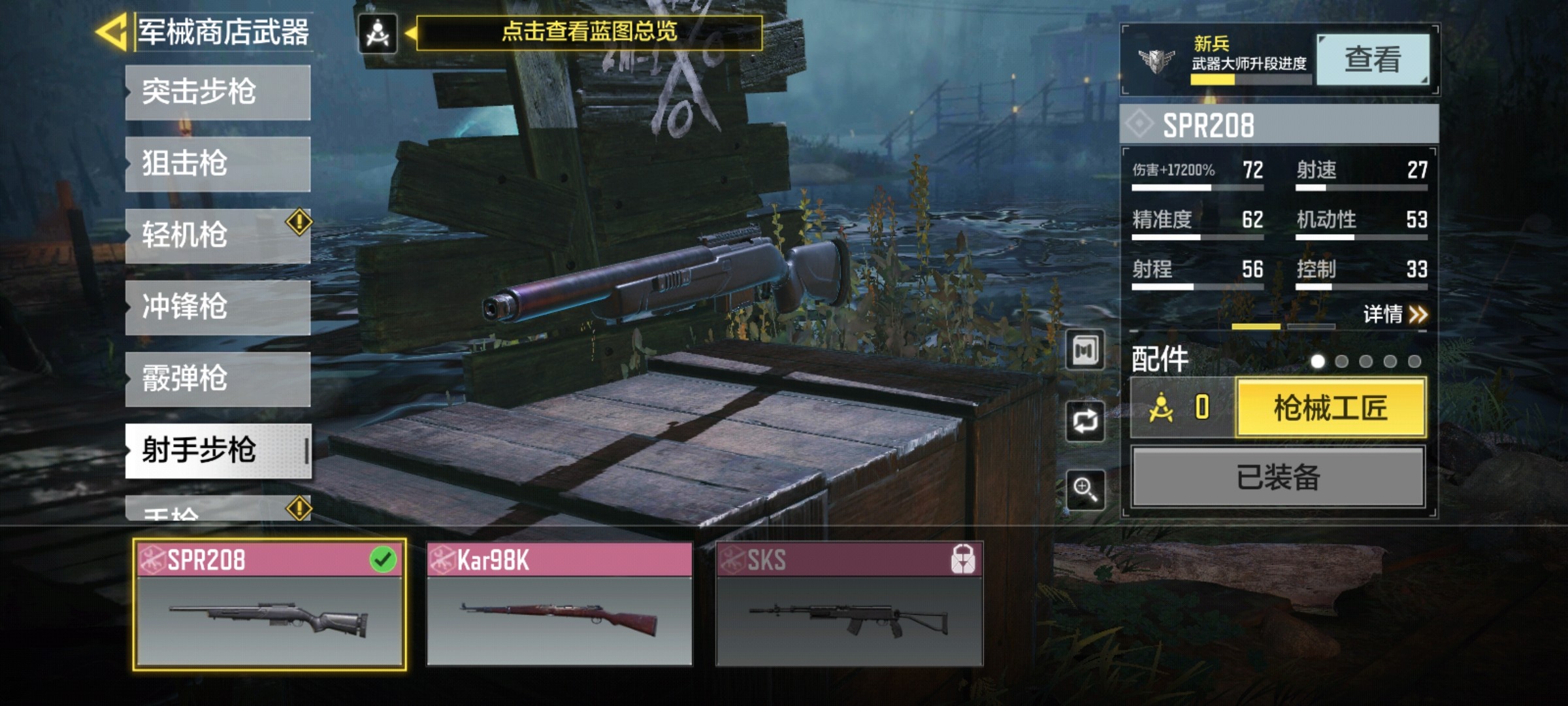Open the square M icon button
The image size is (1568, 706).
(1085, 351)
